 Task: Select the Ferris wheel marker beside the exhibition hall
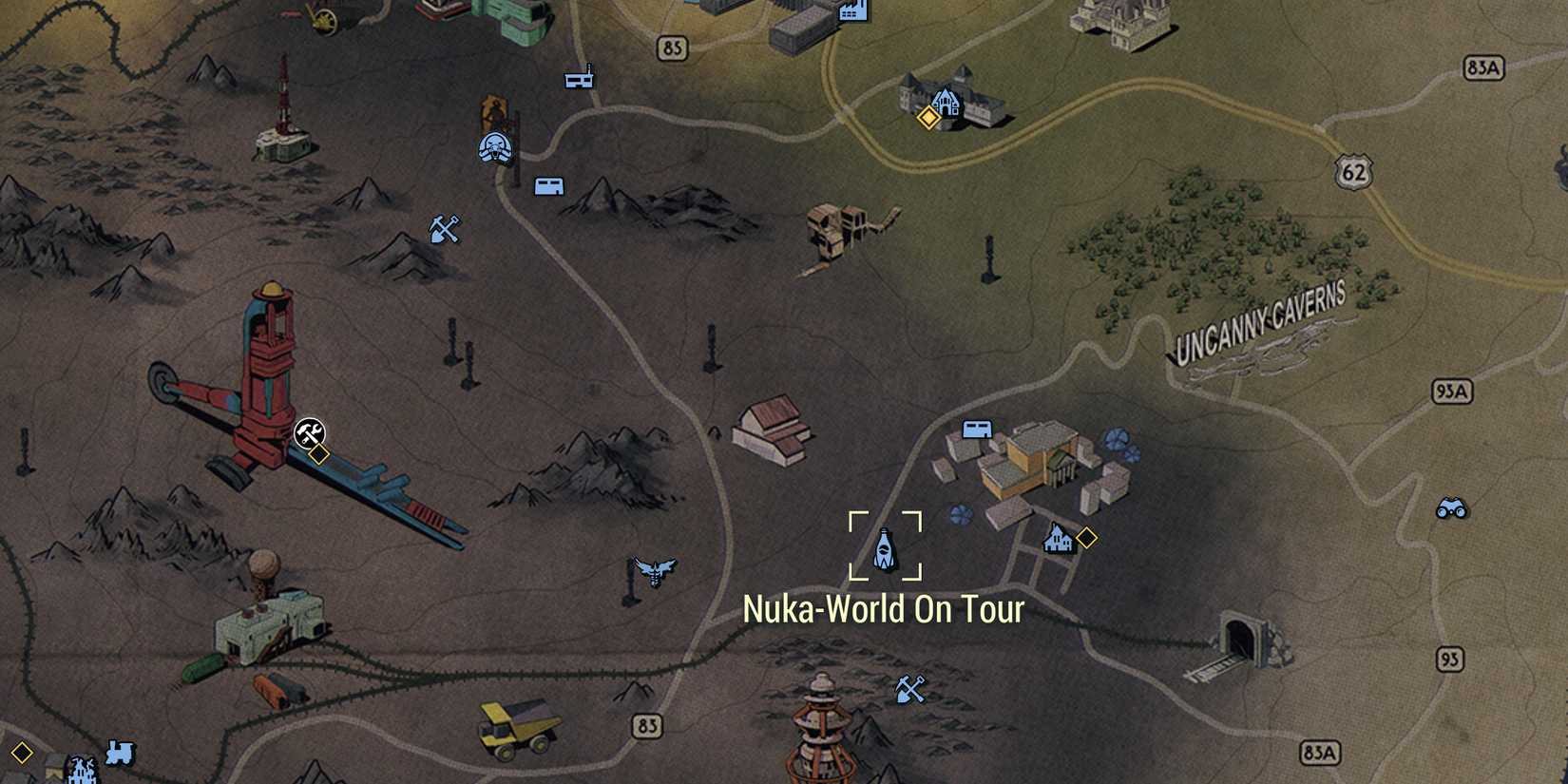pos(1118,440)
